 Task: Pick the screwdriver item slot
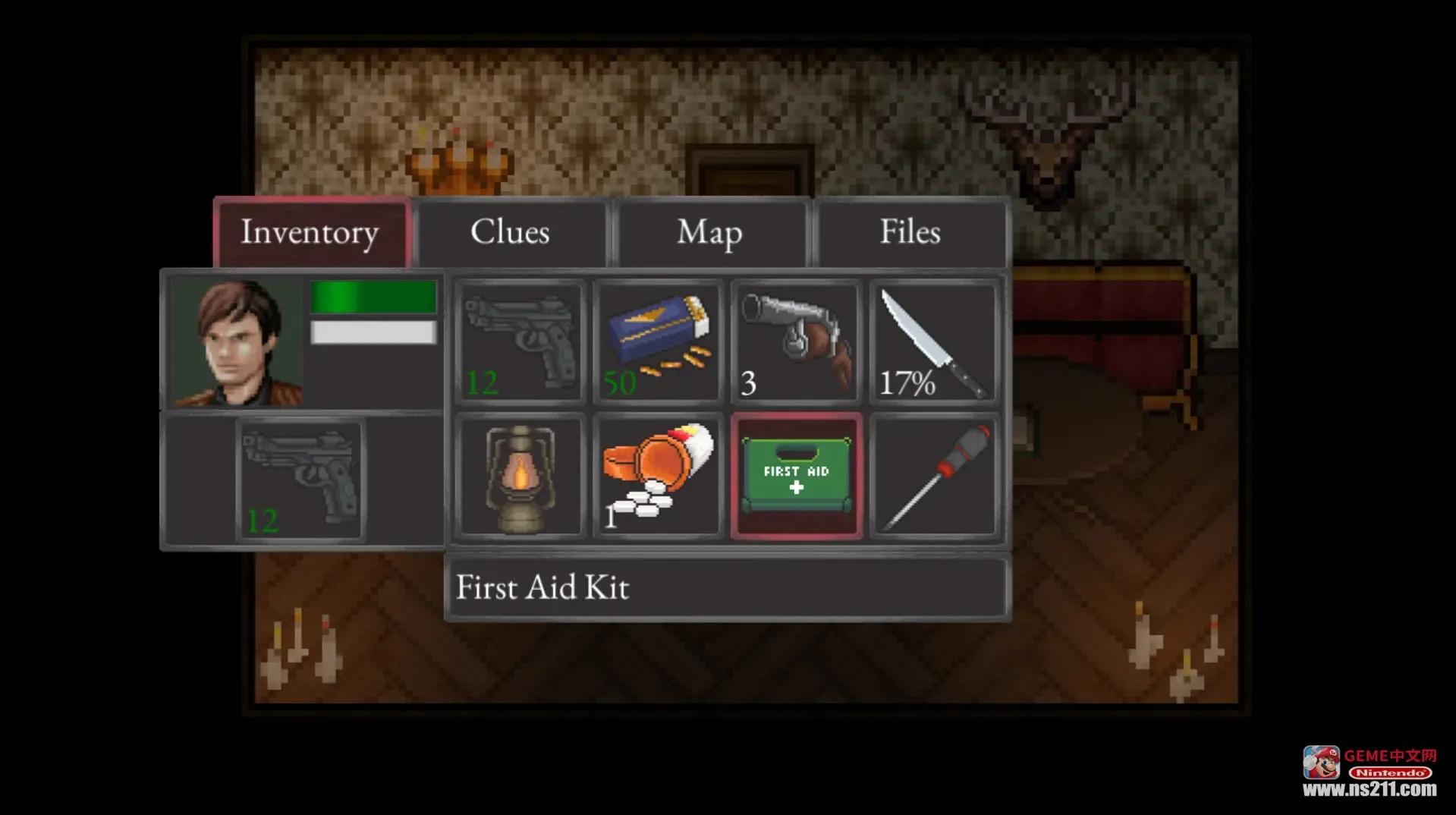click(x=934, y=477)
